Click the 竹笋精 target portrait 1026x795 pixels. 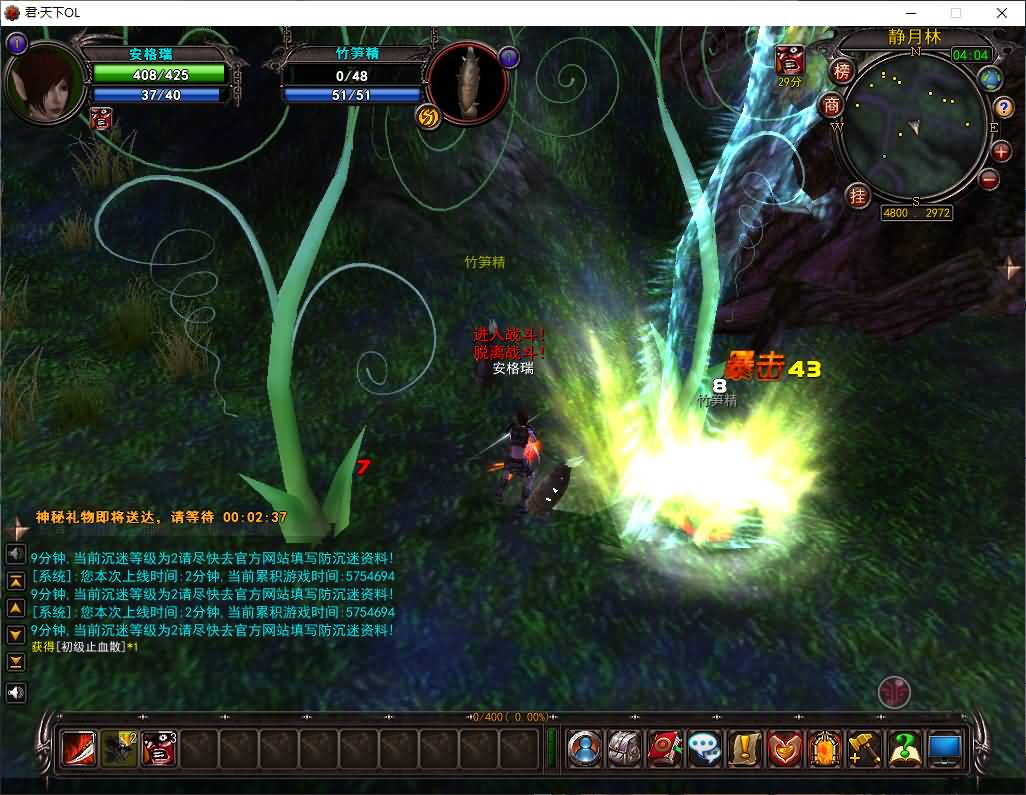coord(468,84)
